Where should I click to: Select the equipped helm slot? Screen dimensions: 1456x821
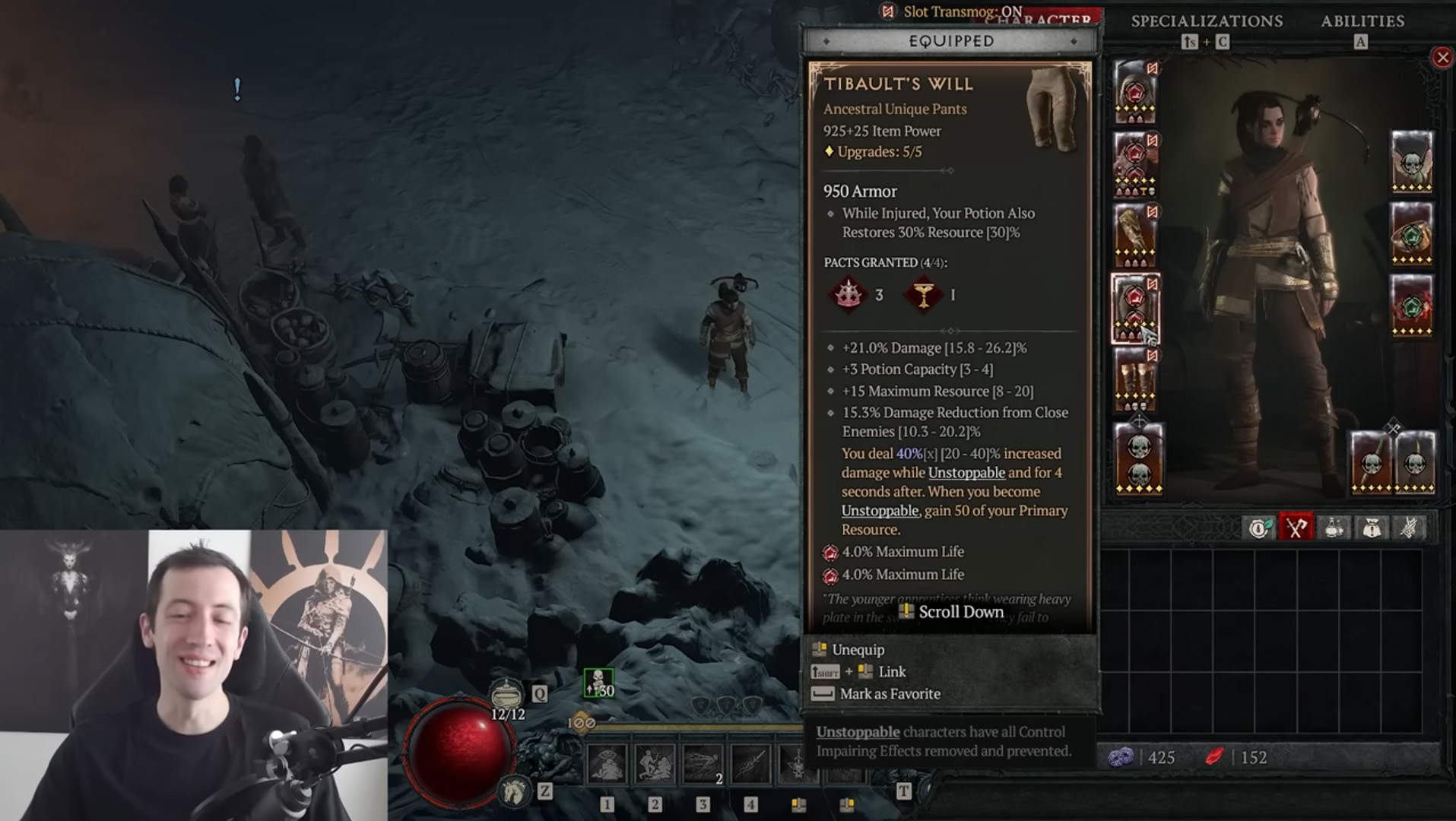click(x=1135, y=92)
